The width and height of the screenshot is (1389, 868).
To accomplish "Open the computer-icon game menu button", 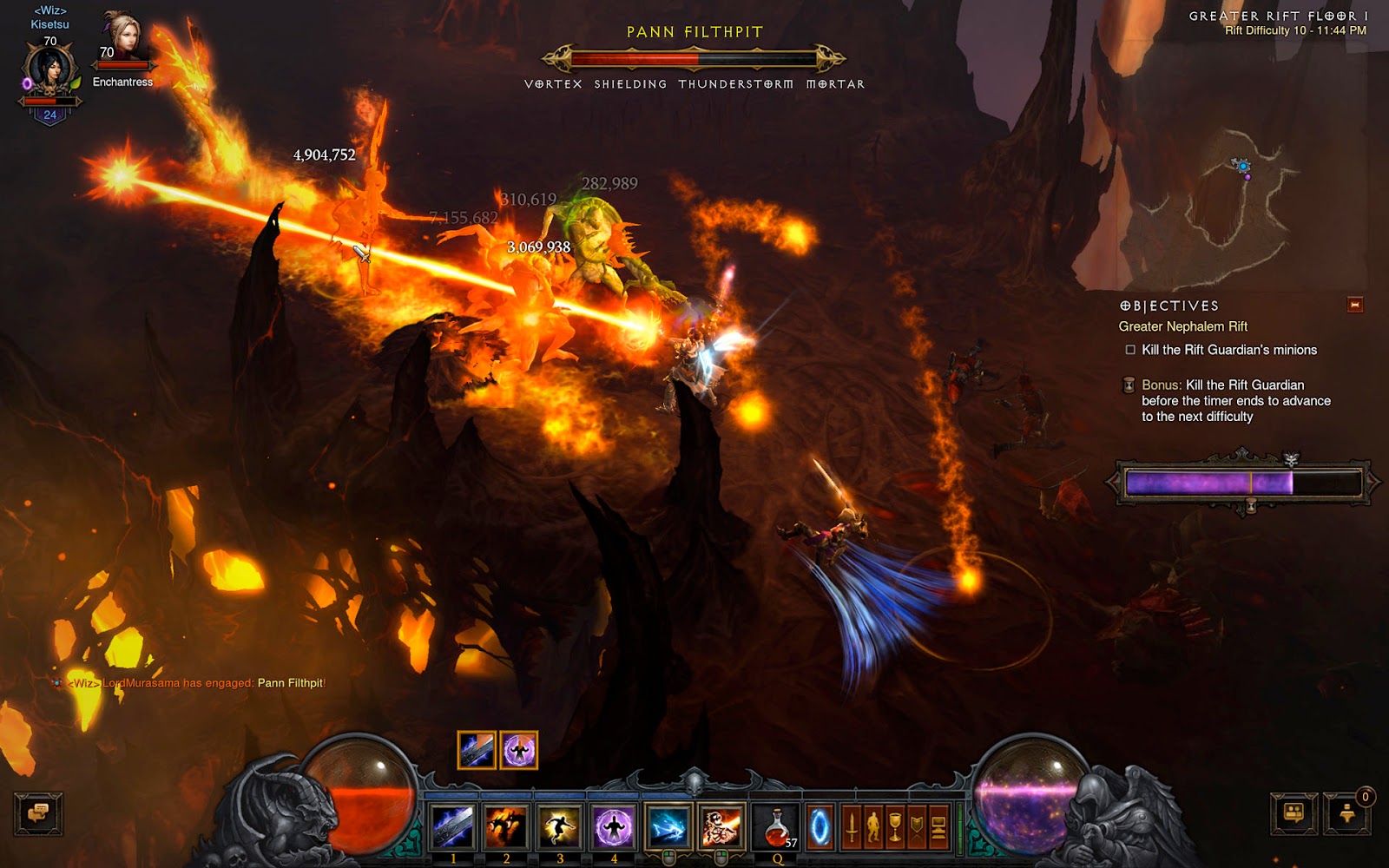I will tap(938, 827).
